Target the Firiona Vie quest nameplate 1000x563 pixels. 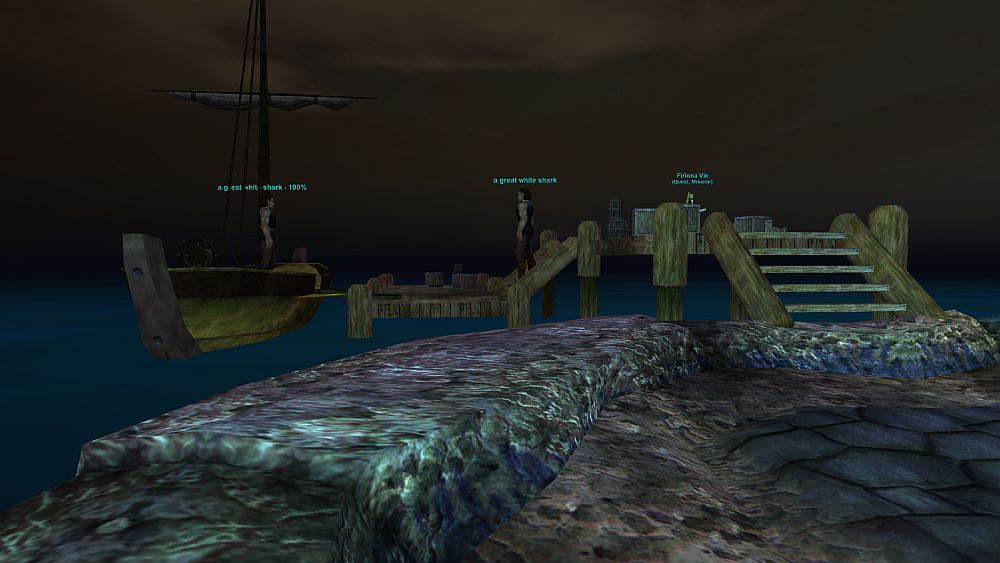click(x=691, y=176)
